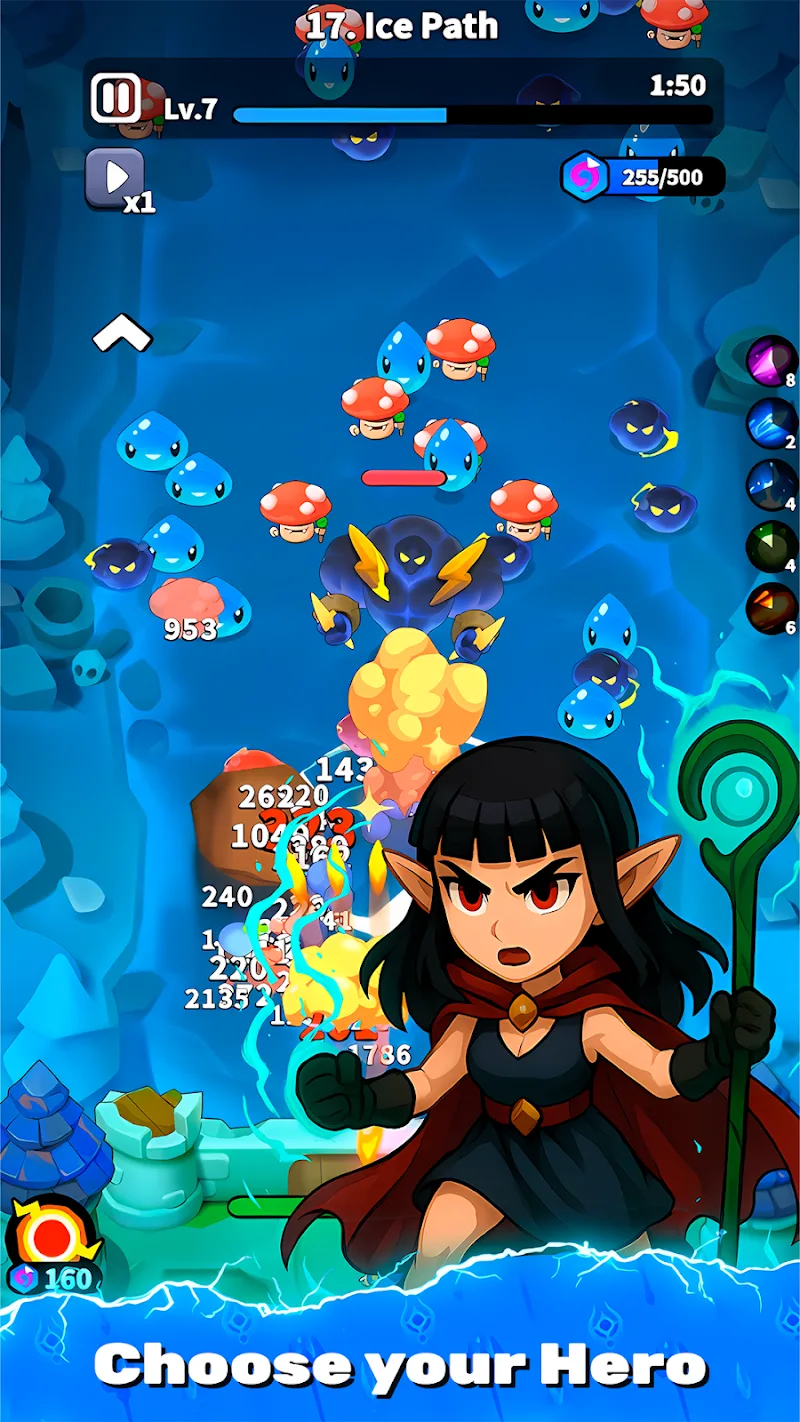Select the orange fire skill orb
Image resolution: width=800 pixels, height=1422 pixels.
coord(770,608)
